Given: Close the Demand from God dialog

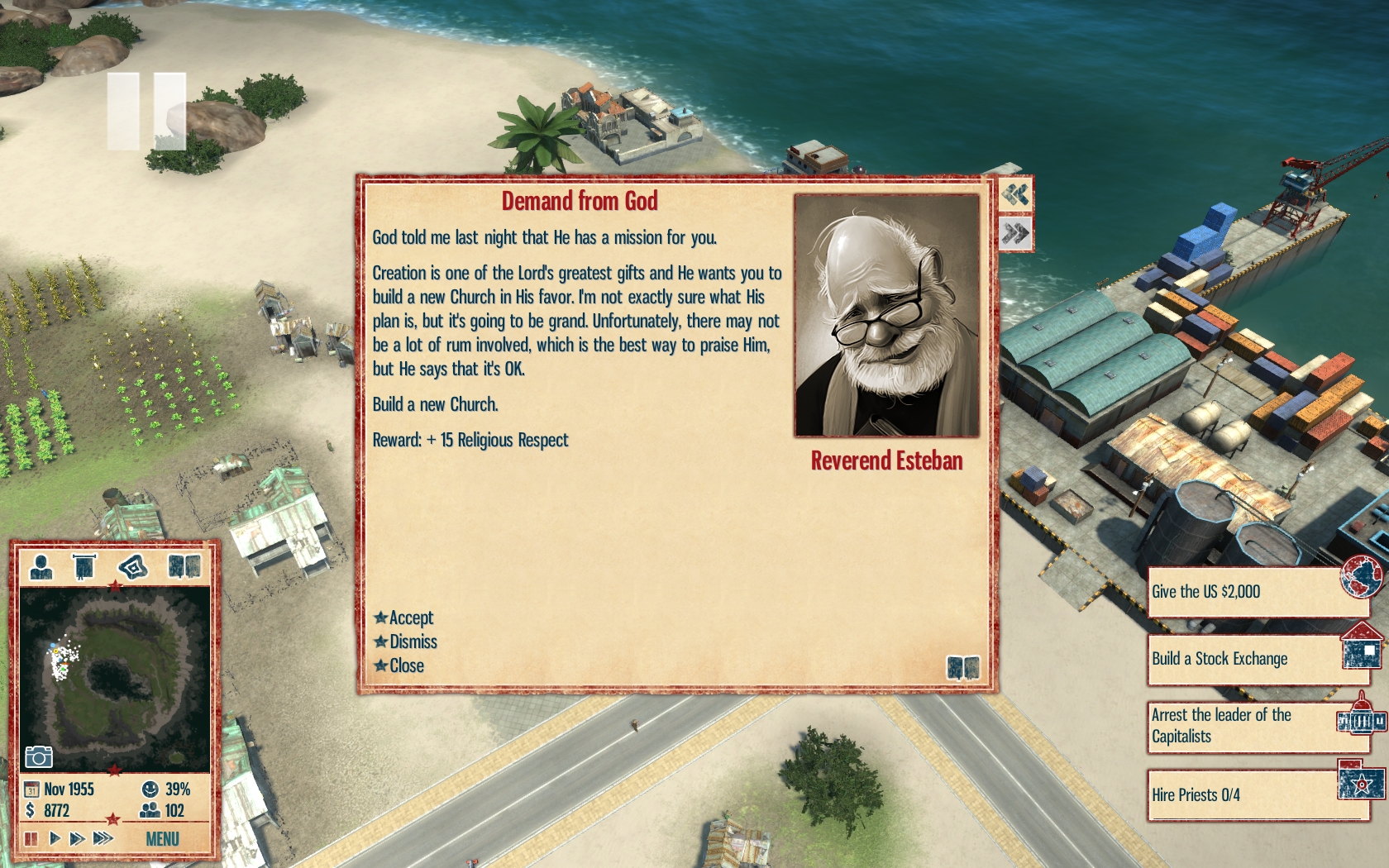Looking at the screenshot, I should [x=405, y=665].
